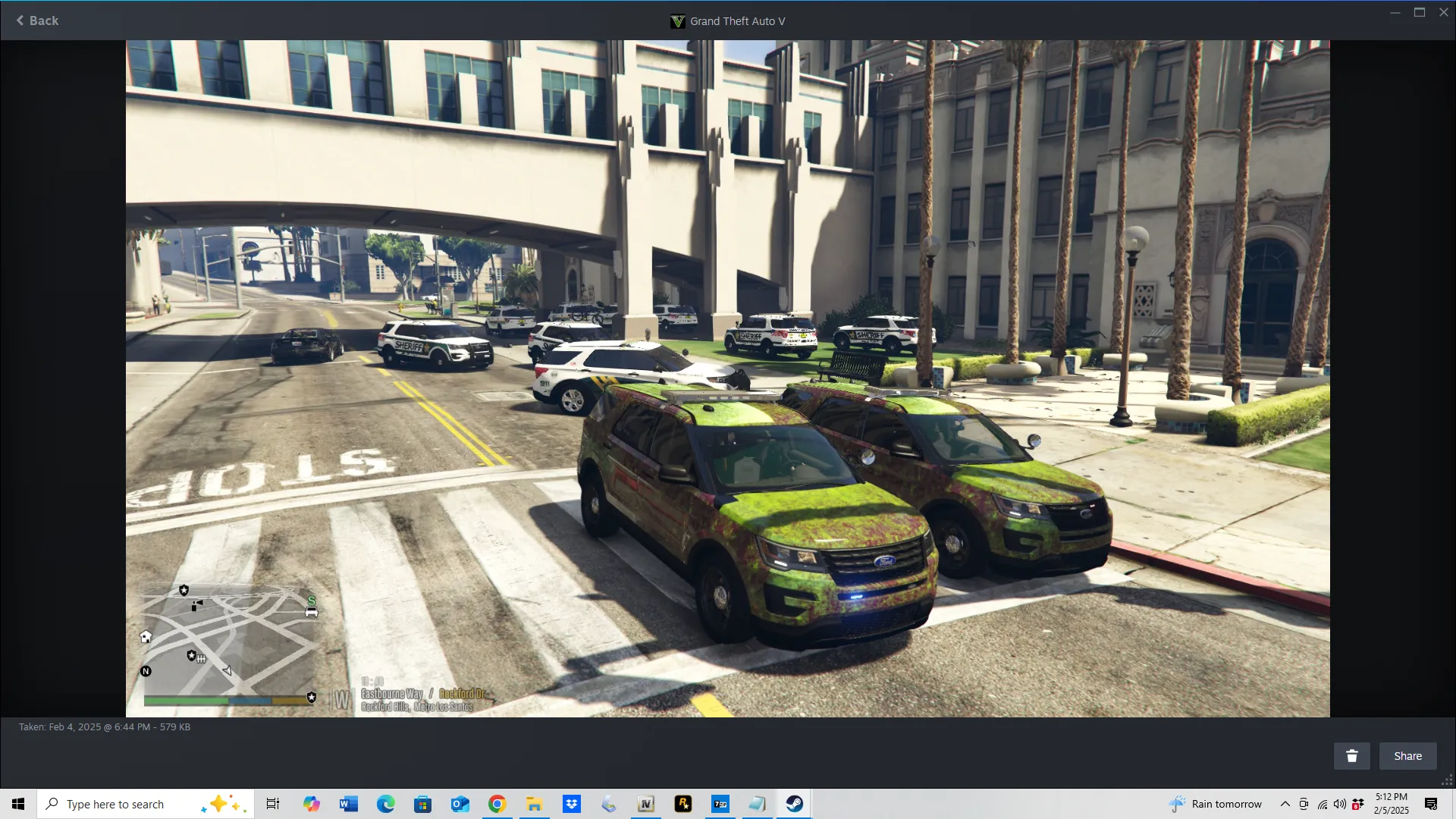This screenshot has width=1456, height=819.
Task: Go back from the screenshot viewer
Action: coord(37,20)
